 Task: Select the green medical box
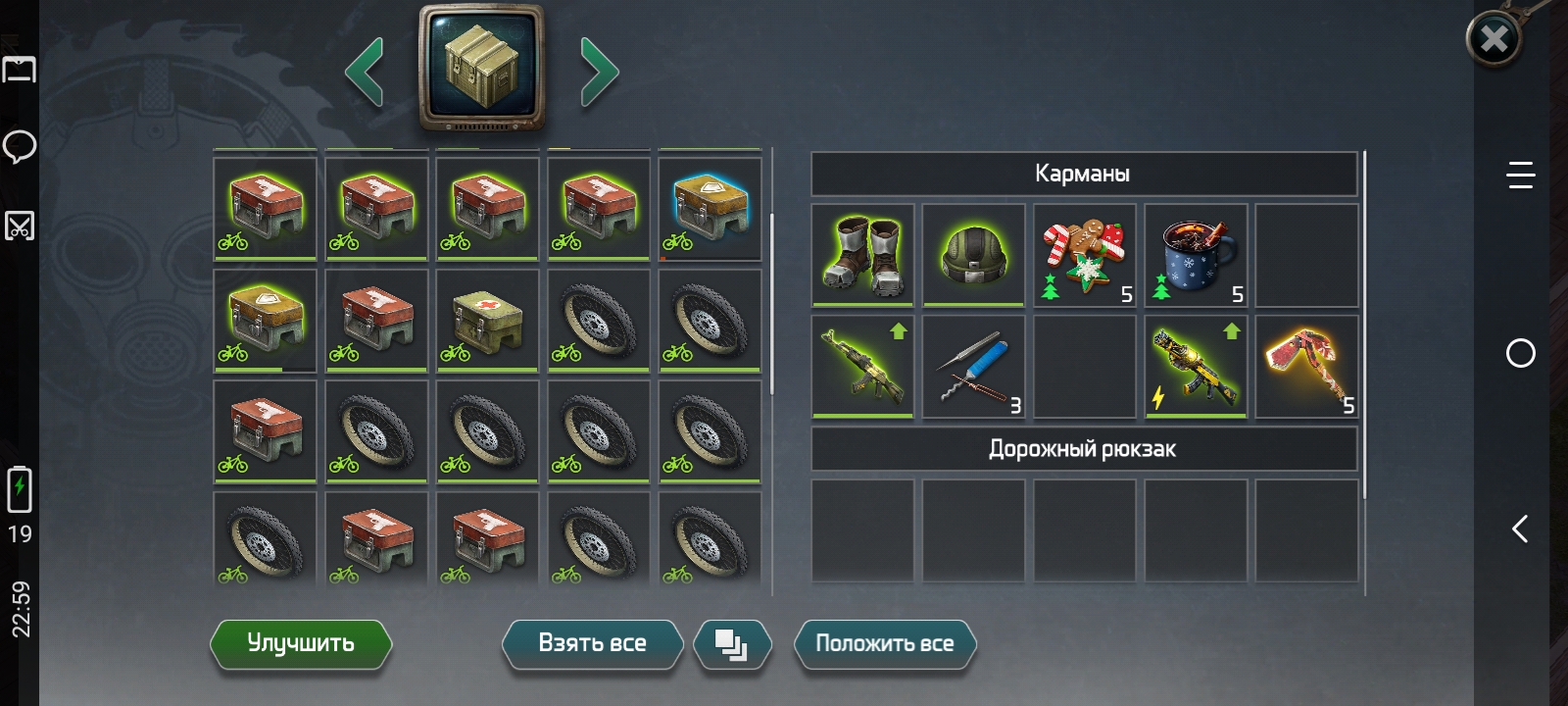(x=487, y=321)
